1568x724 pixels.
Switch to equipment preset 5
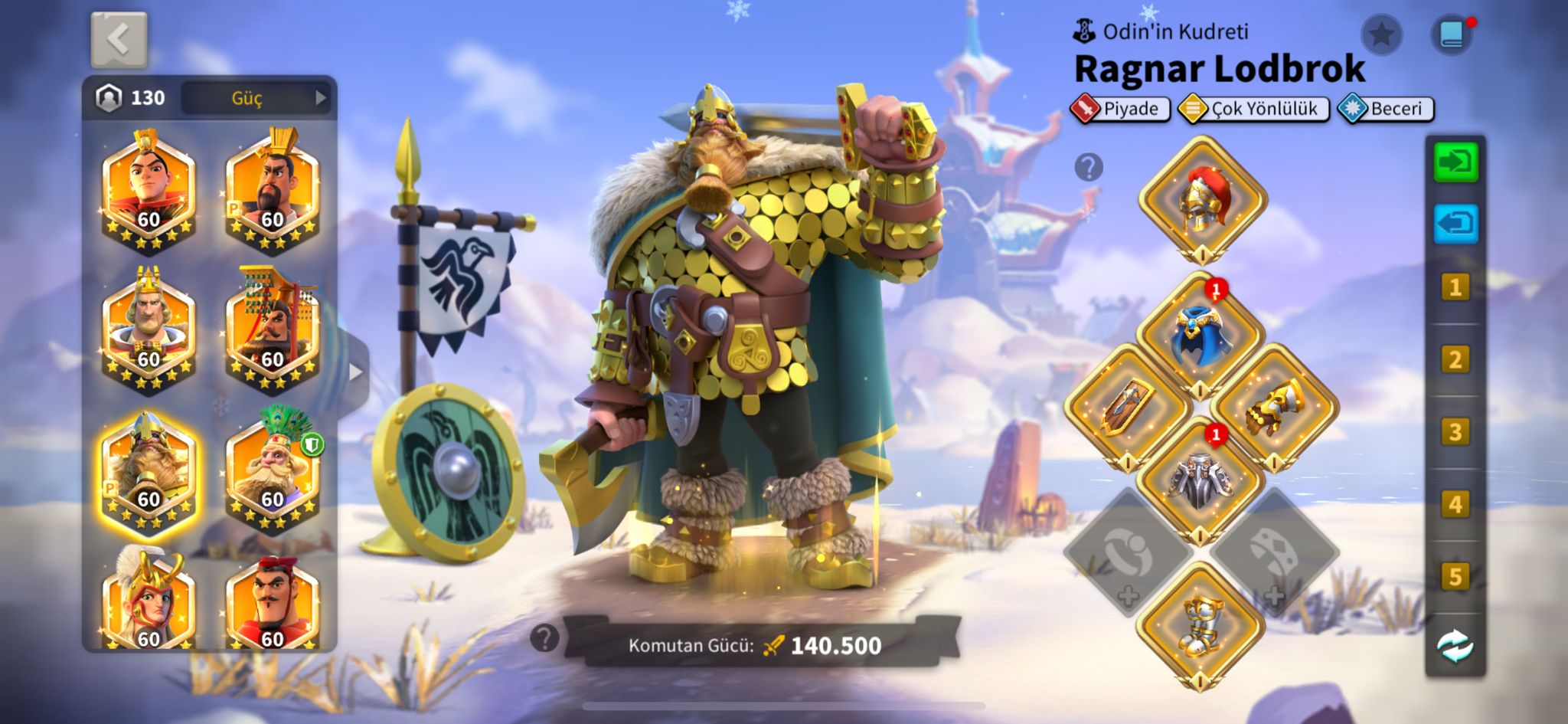(x=1455, y=577)
